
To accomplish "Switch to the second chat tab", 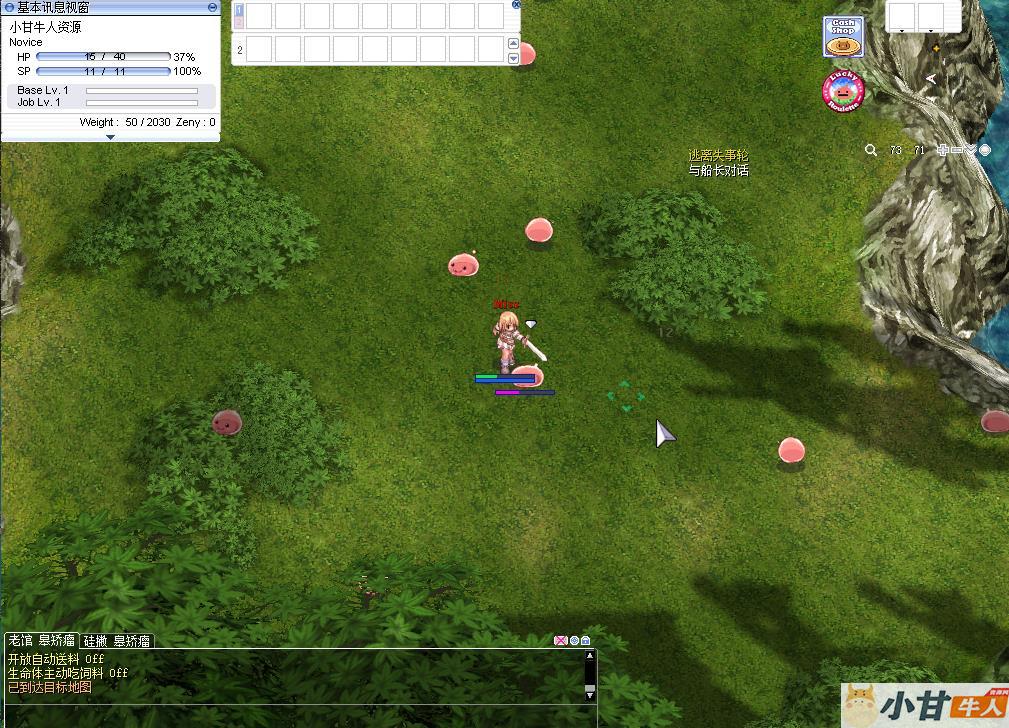I will [x=117, y=641].
